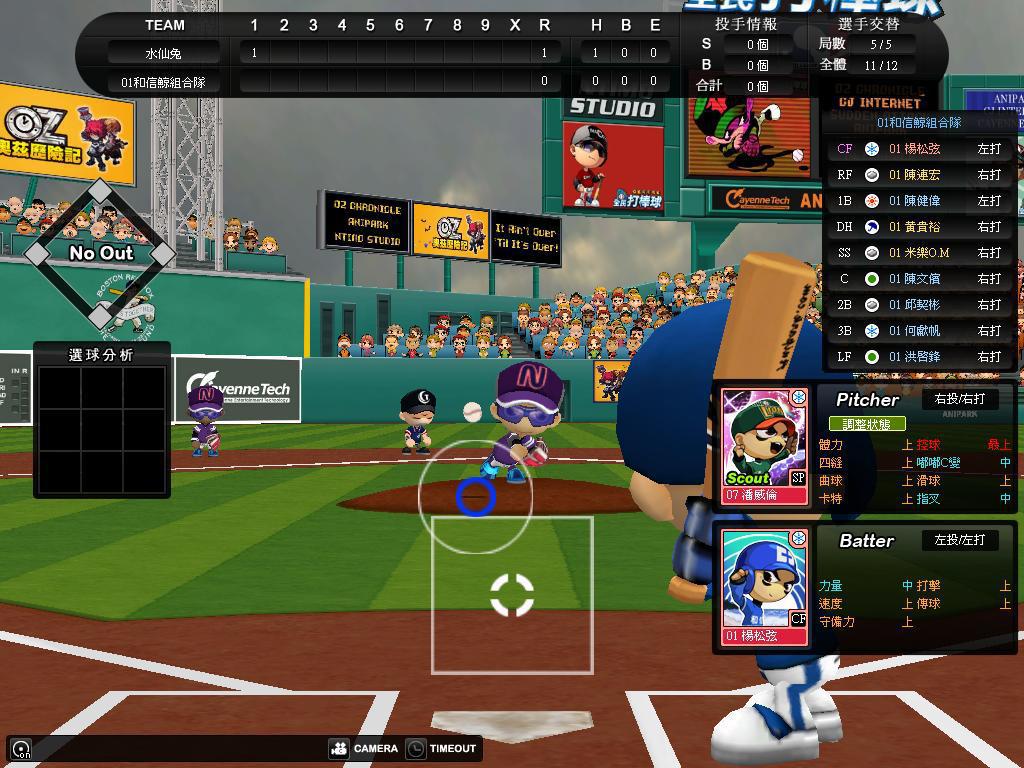1024x768 pixels.
Task: Call a TIMEOUT
Action: pos(441,748)
